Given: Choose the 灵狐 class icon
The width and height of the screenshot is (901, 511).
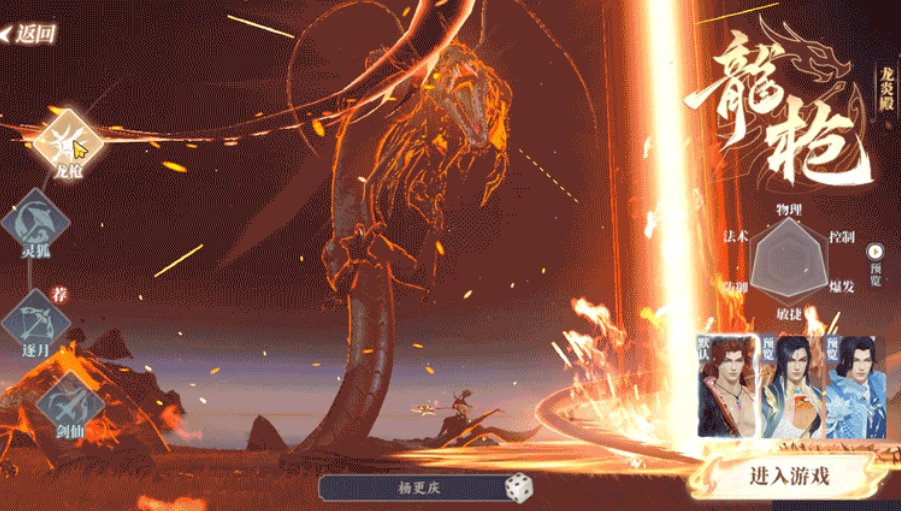Looking at the screenshot, I should click(36, 224).
